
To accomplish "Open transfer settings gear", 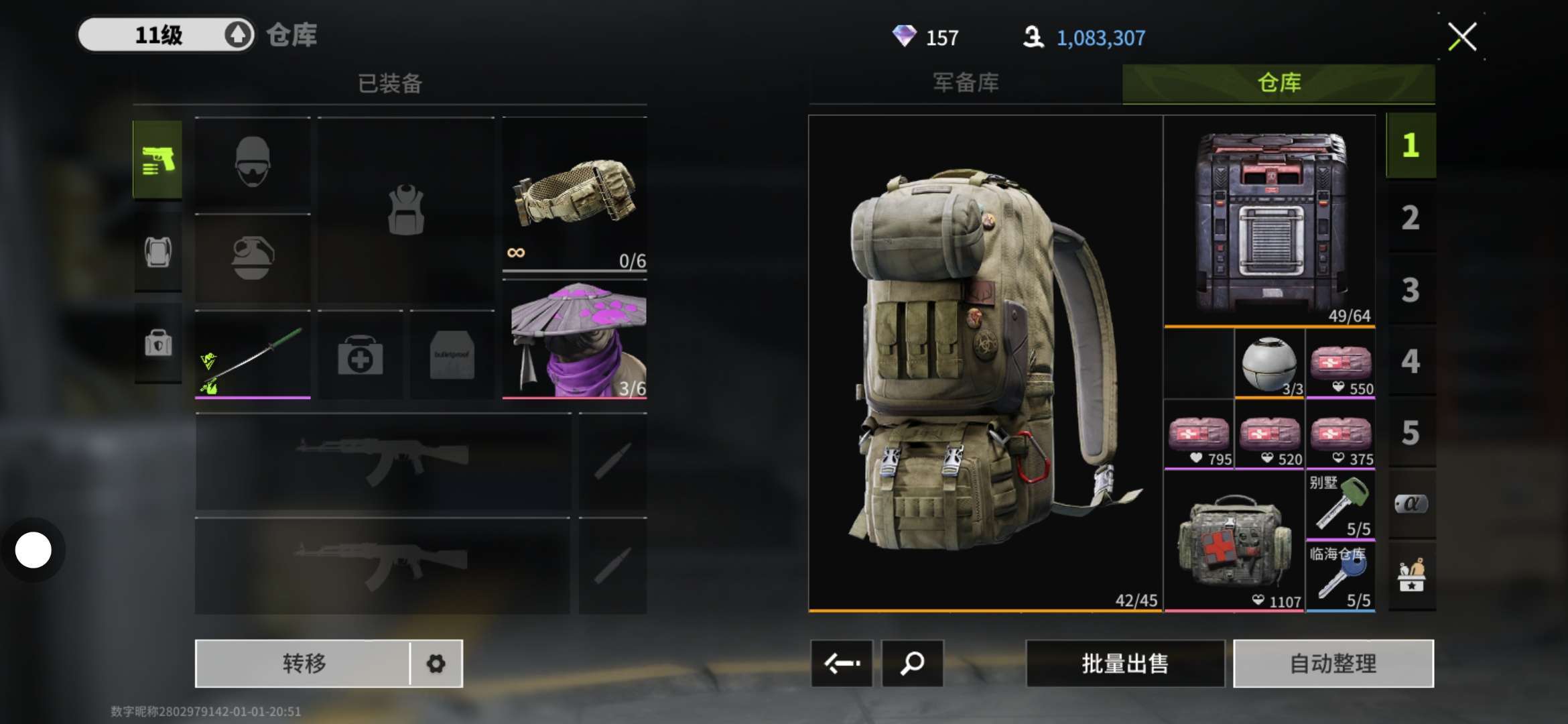I will click(436, 664).
